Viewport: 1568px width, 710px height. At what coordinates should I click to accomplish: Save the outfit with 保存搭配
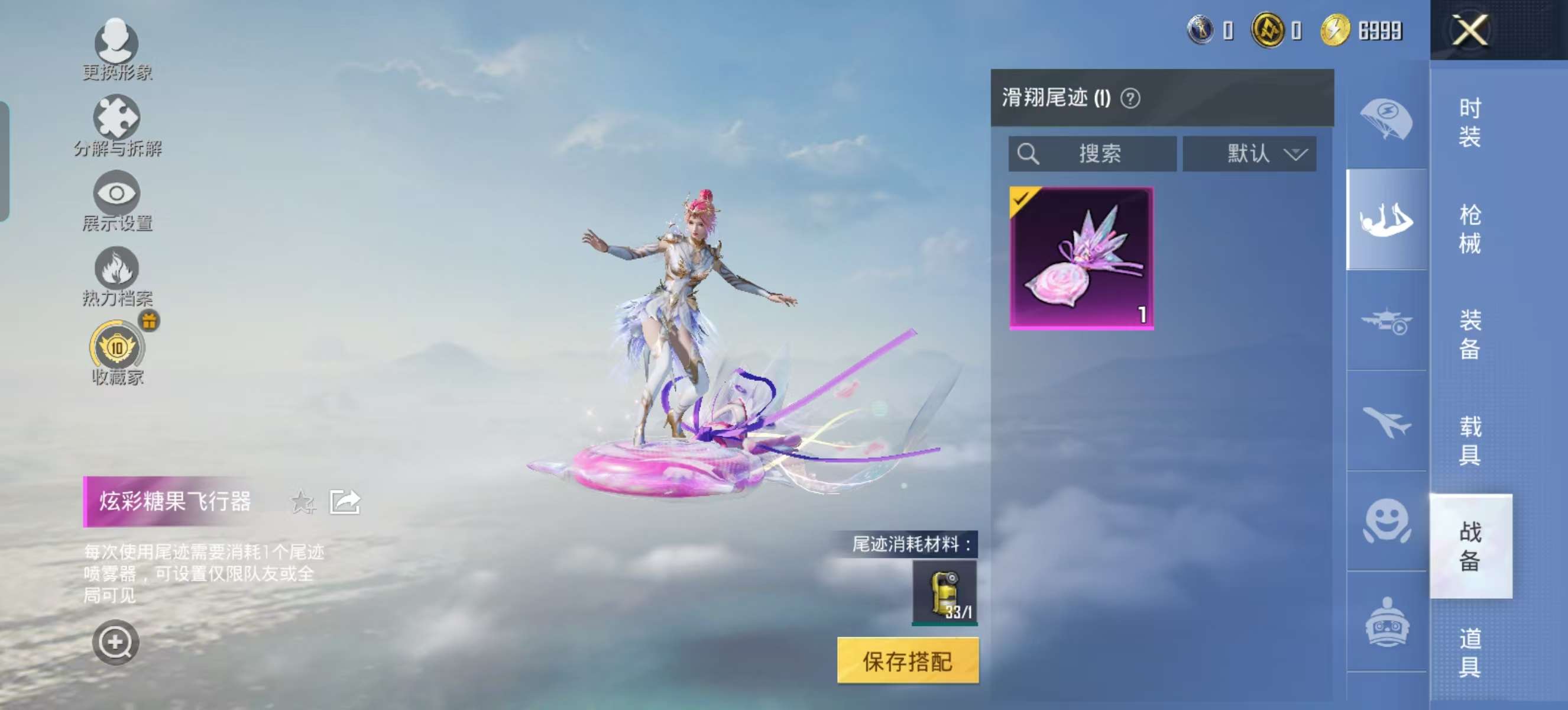908,661
